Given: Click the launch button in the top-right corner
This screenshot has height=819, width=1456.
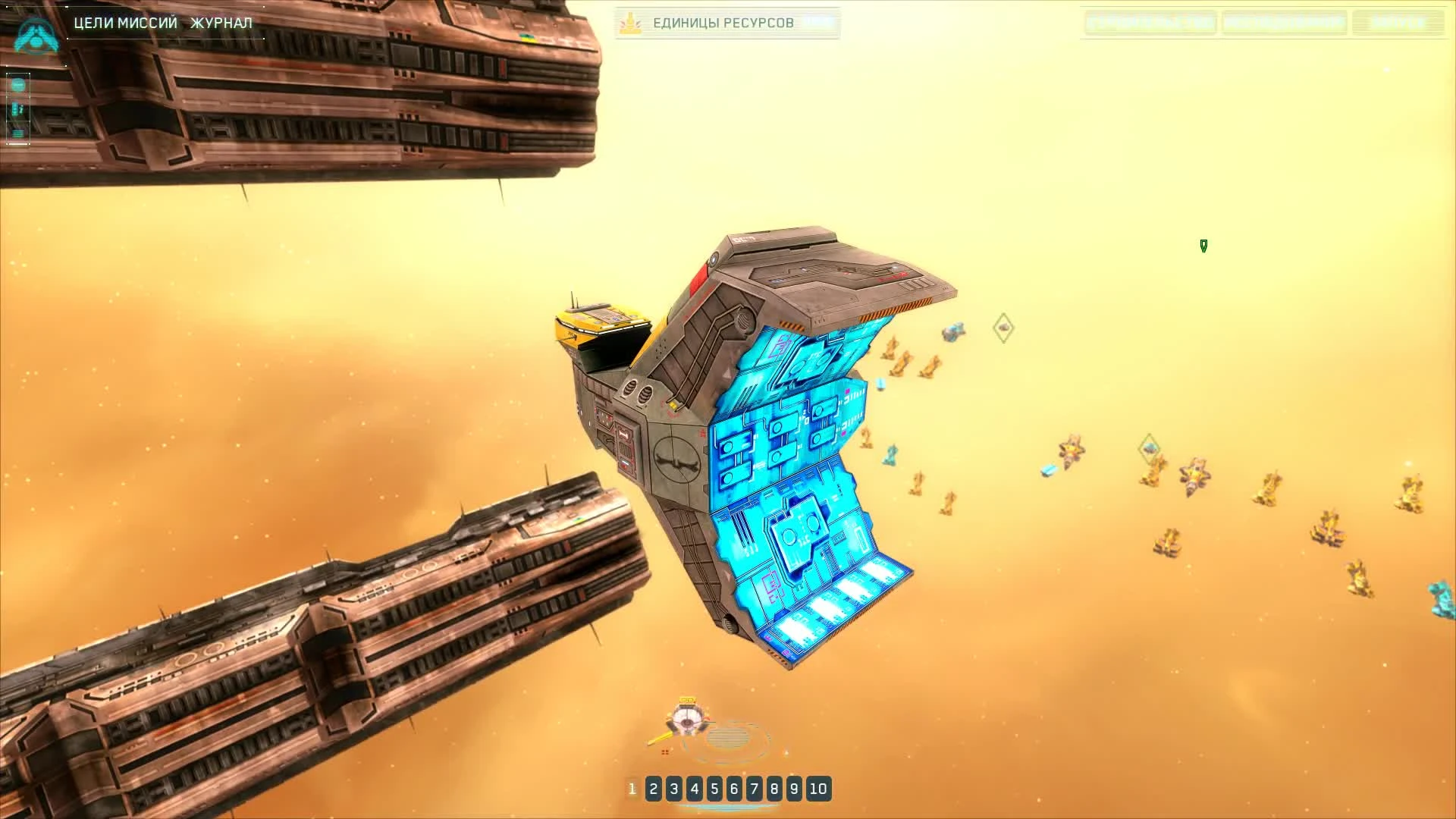Looking at the screenshot, I should click(1400, 23).
